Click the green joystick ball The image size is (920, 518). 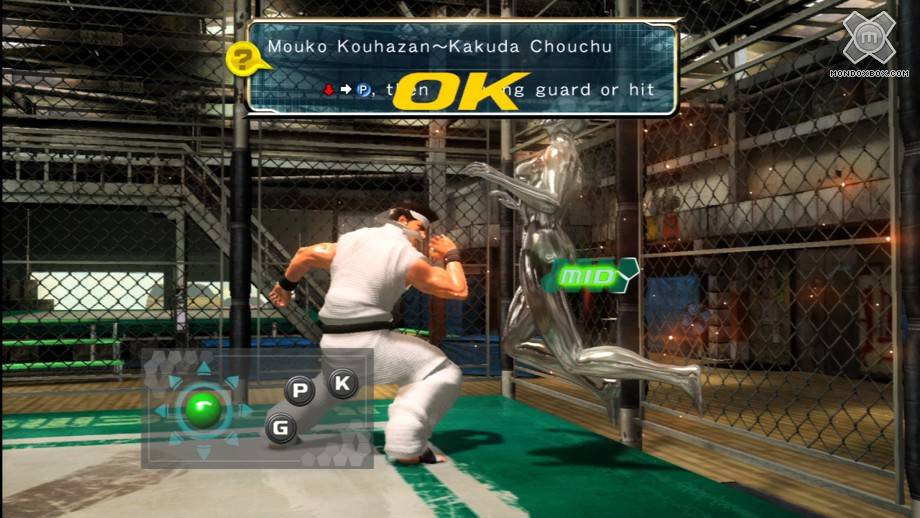pos(204,409)
